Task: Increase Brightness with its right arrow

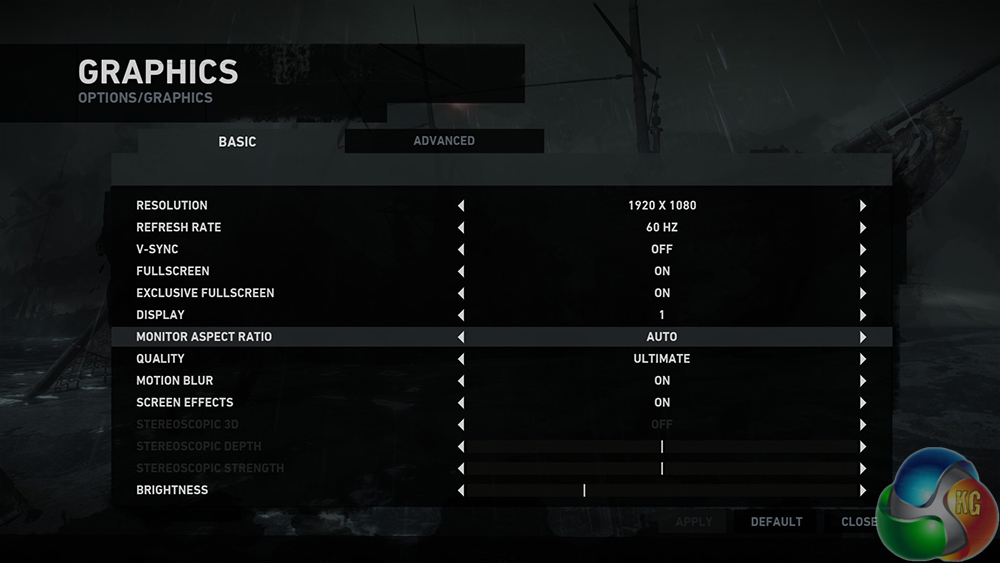Action: point(862,491)
